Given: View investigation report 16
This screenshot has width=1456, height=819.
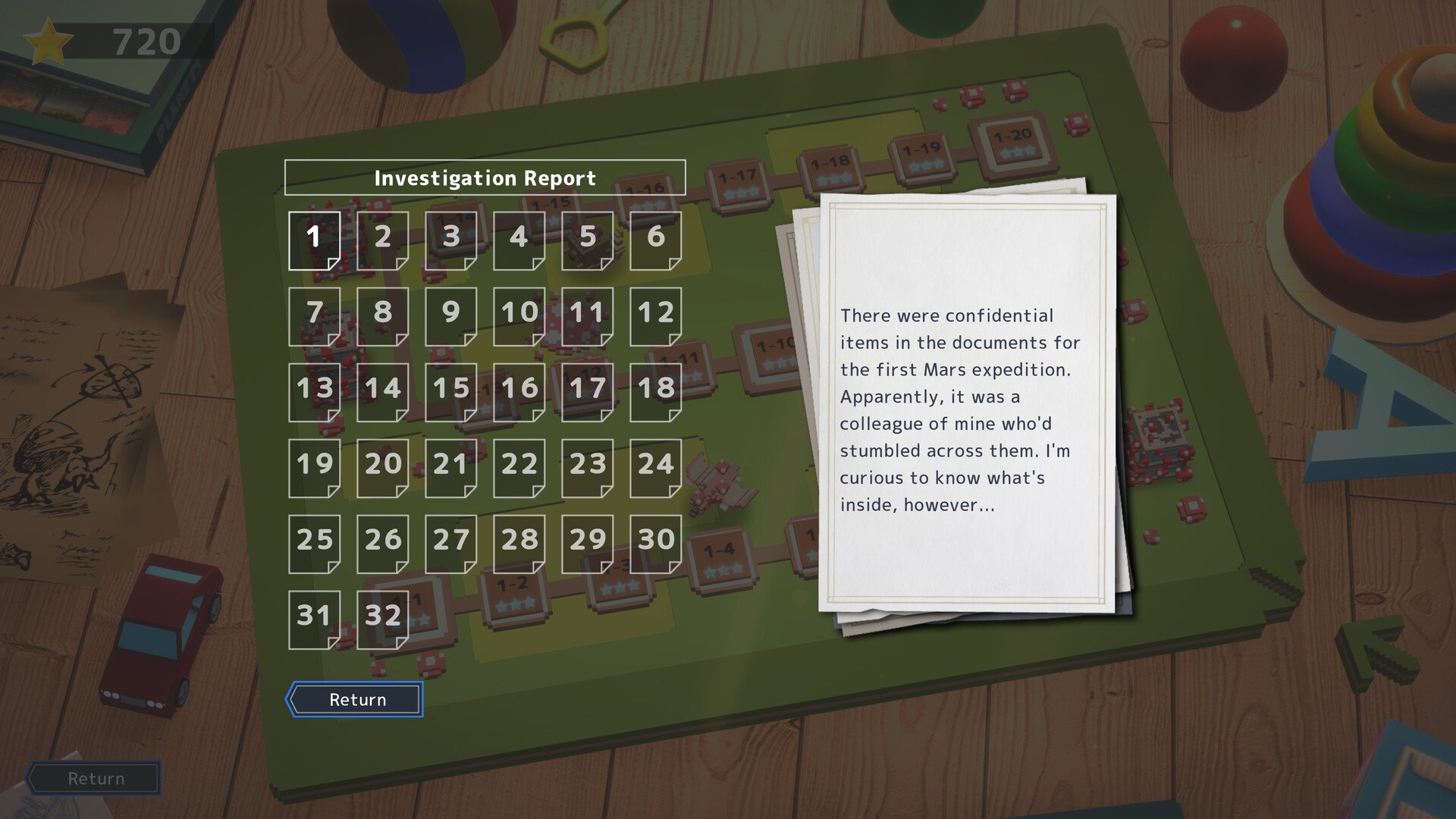Looking at the screenshot, I should [x=519, y=391].
